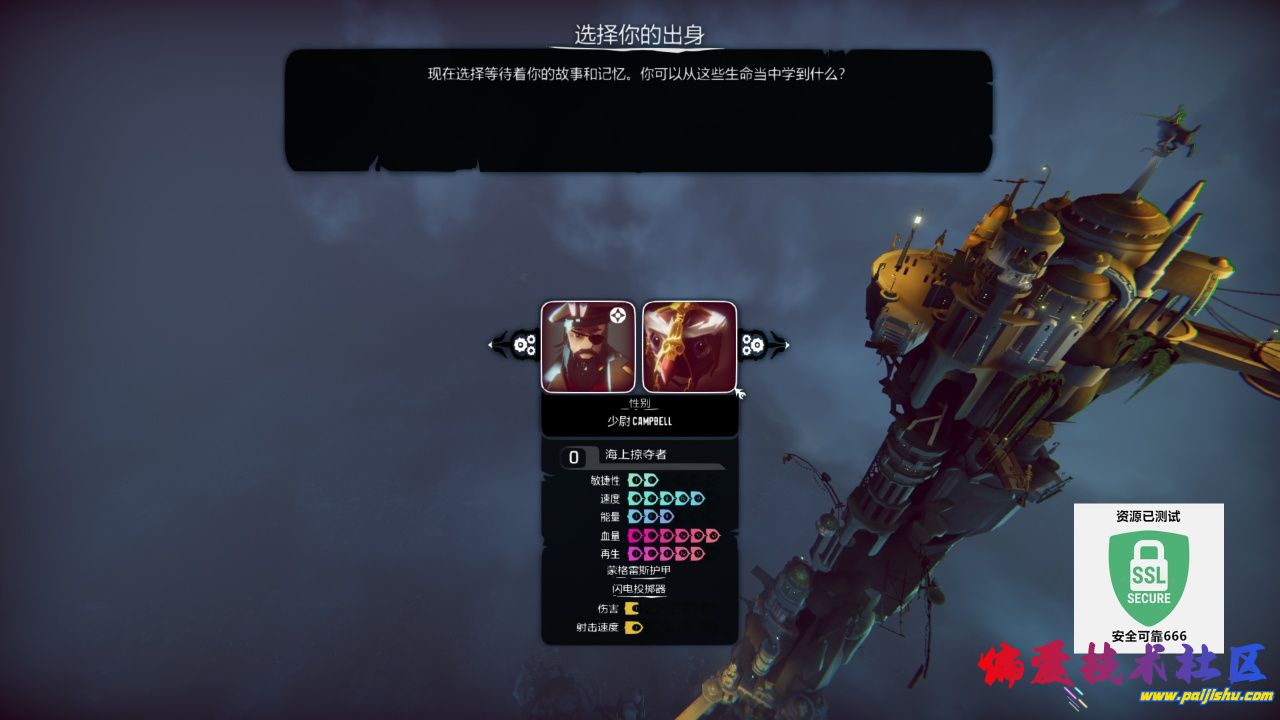This screenshot has width=1280, height=720.
Task: Click the third 能量 energy pip
Action: coord(665,515)
